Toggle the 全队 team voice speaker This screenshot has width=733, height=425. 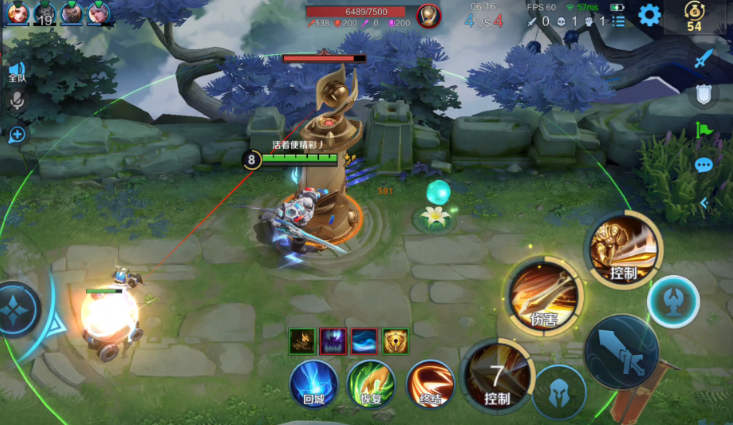pos(17,71)
